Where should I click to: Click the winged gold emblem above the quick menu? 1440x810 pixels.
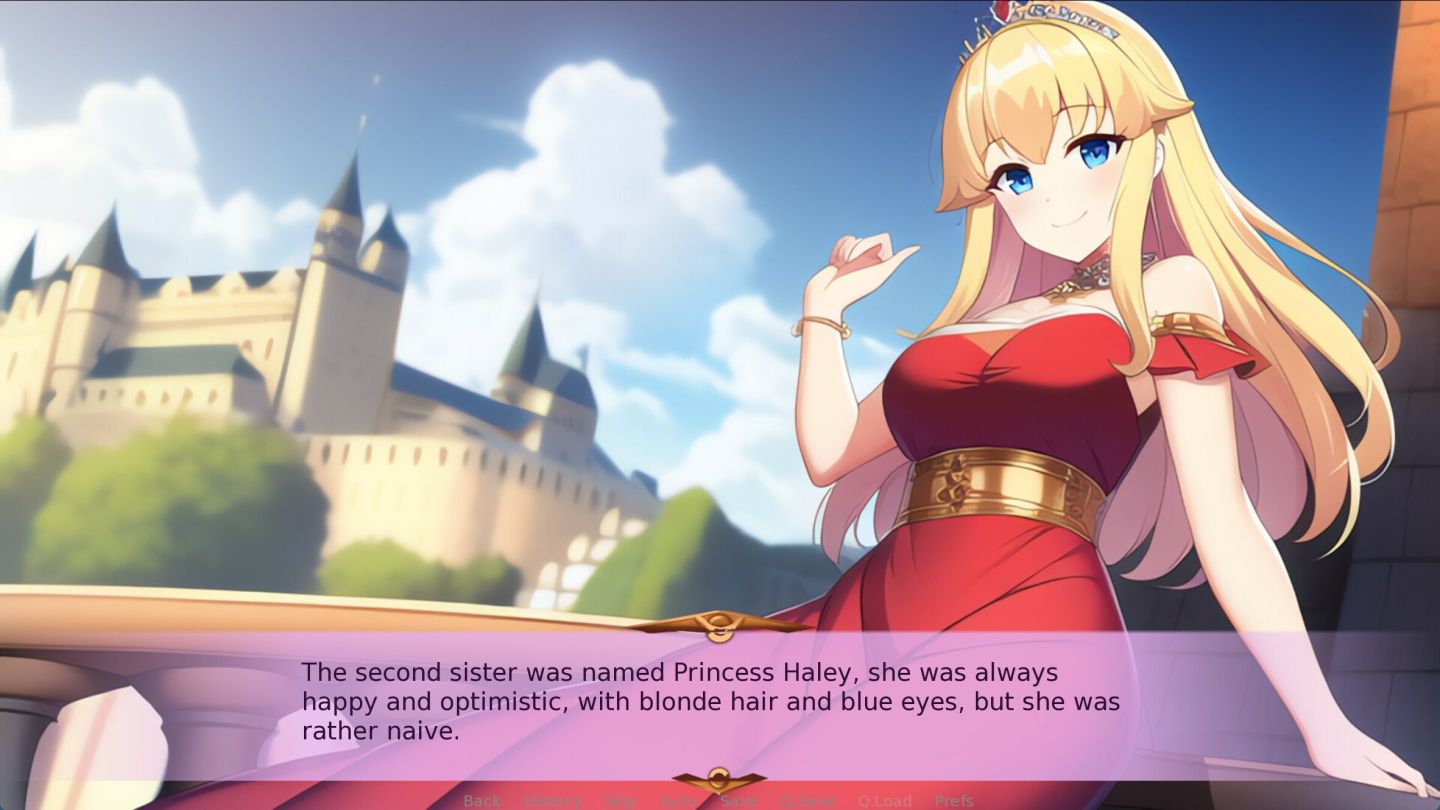tap(718, 777)
